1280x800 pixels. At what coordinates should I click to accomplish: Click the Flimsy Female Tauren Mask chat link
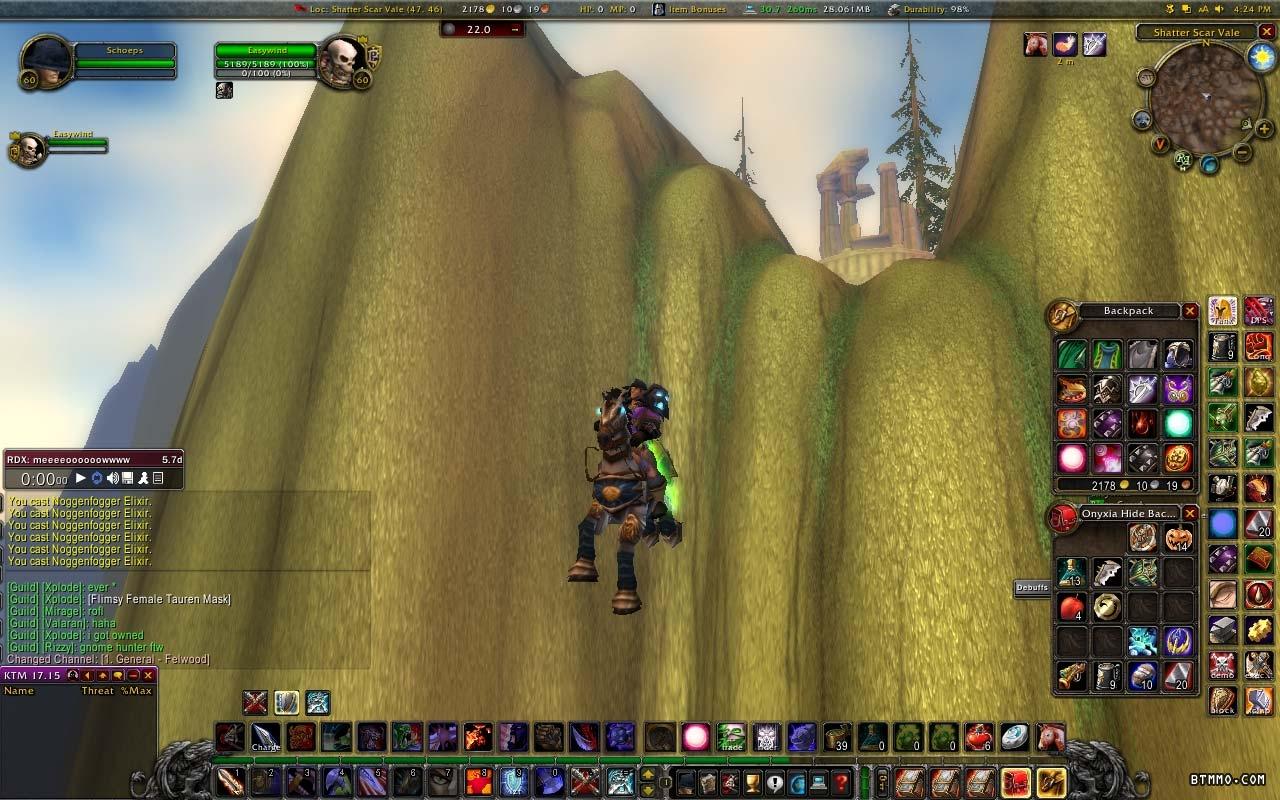coord(159,599)
